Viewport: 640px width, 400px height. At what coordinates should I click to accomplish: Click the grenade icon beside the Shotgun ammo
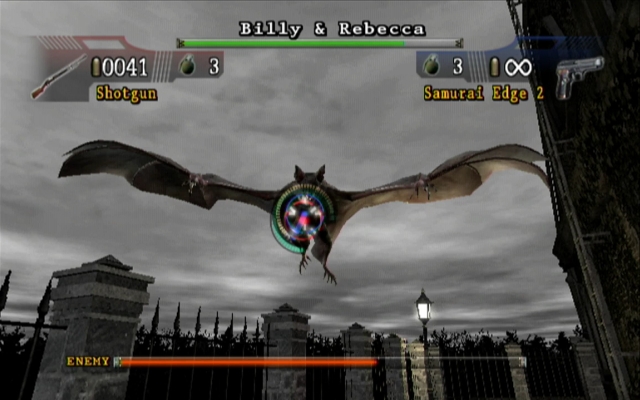click(x=187, y=67)
